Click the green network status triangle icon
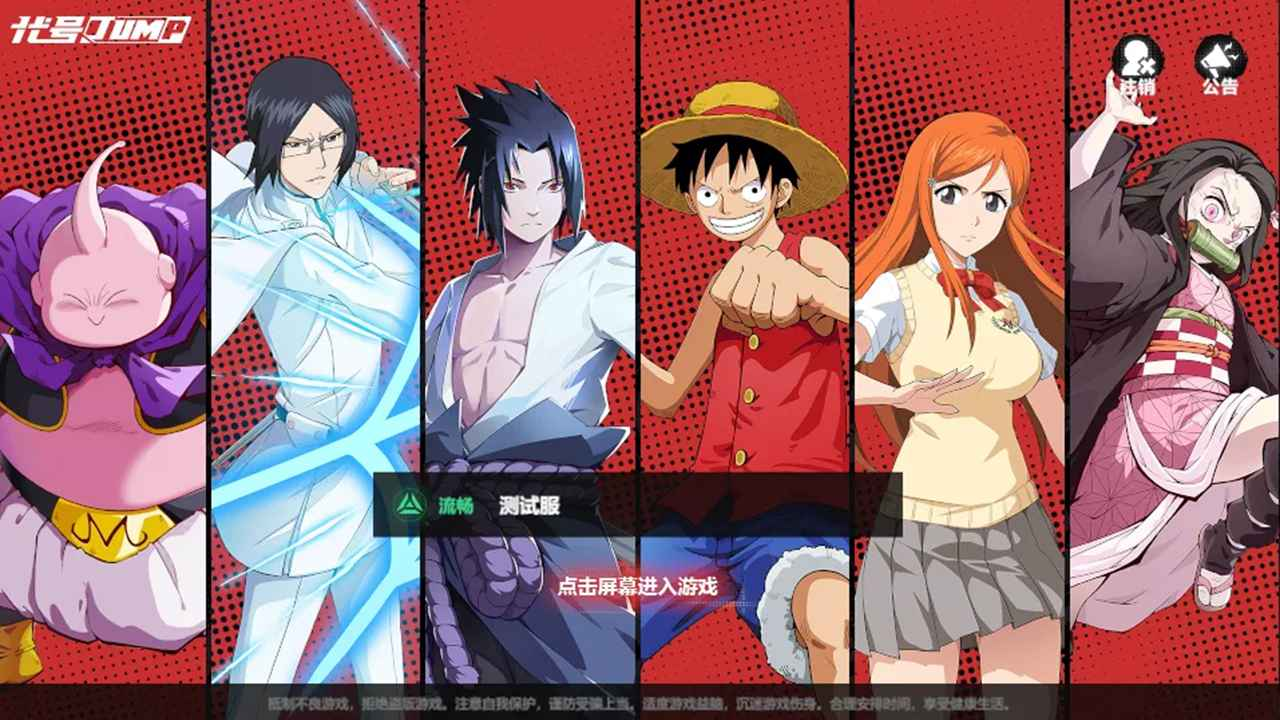This screenshot has height=720, width=1280. [x=408, y=506]
